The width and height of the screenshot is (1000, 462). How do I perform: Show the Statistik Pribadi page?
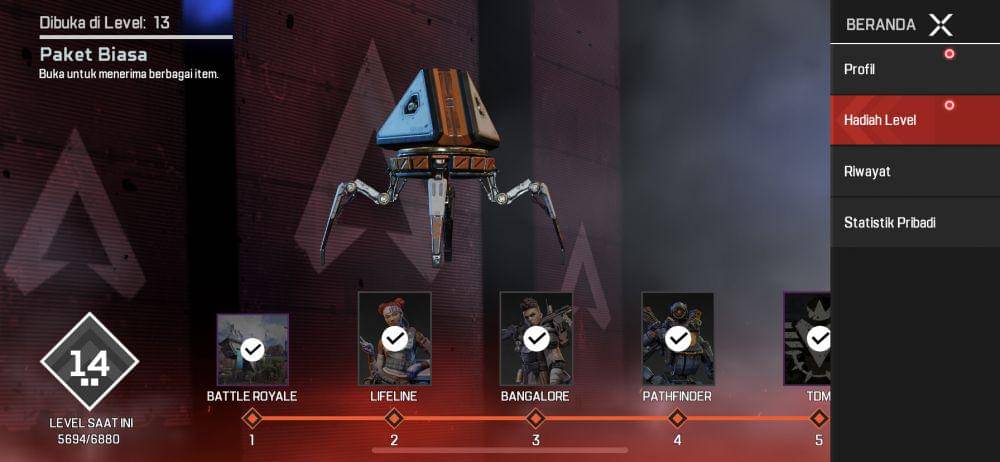[x=914, y=222]
